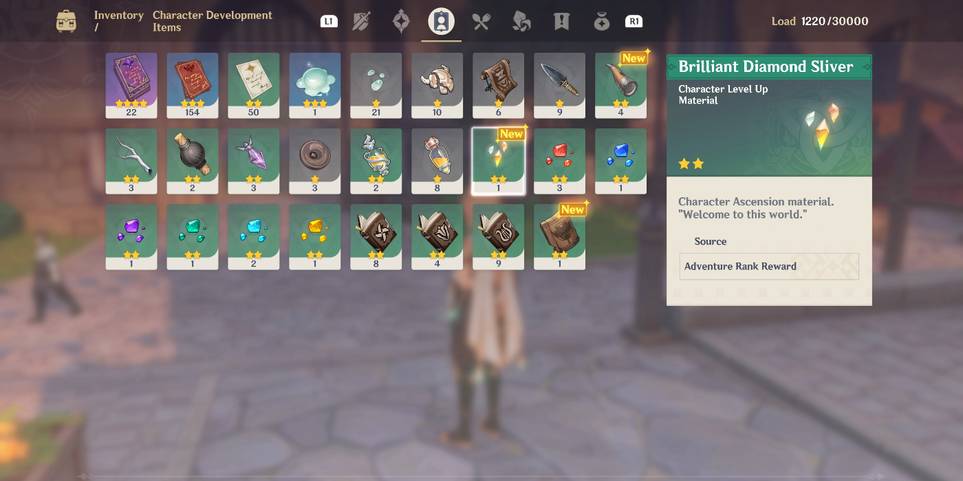
Task: Select the purple gem sliver slot
Action: pos(131,236)
